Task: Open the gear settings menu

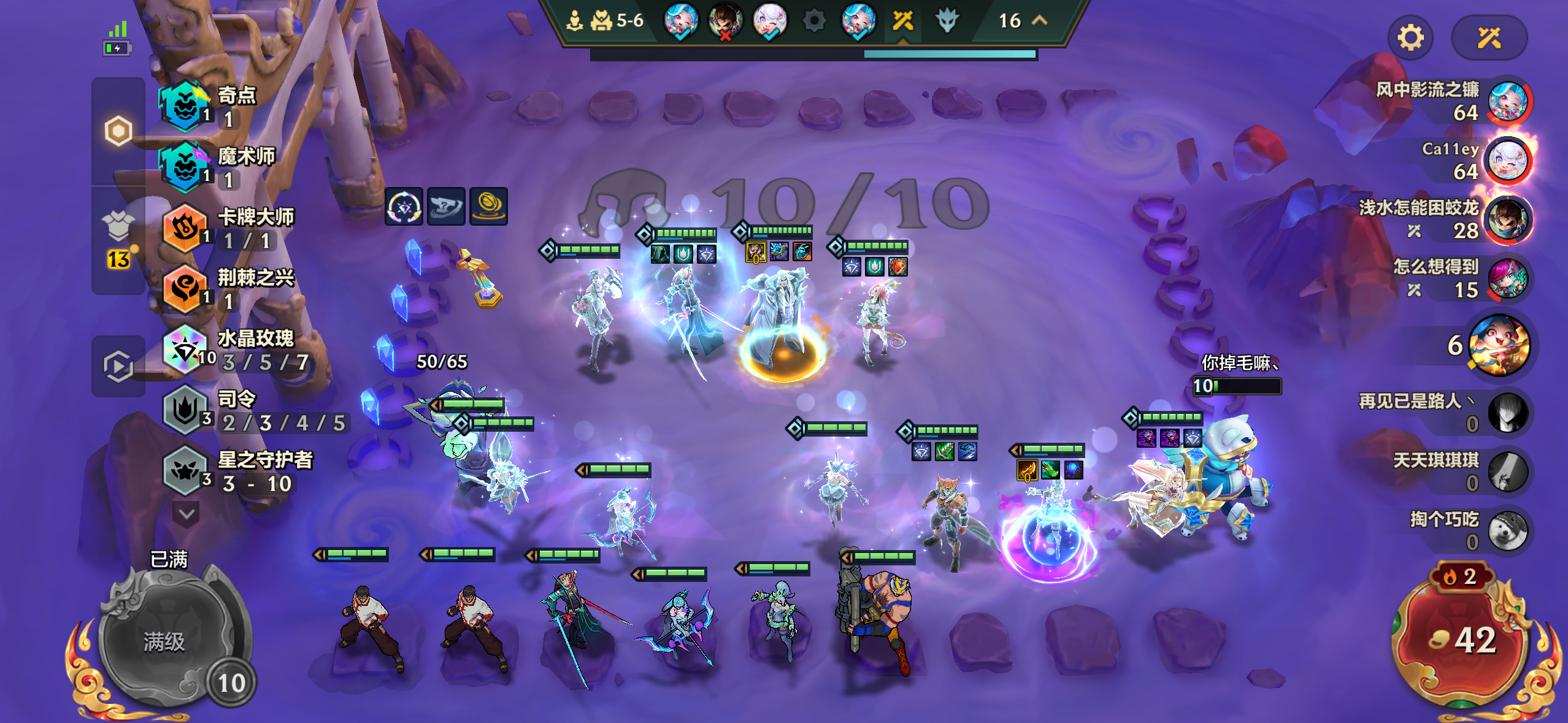Action: [1410, 38]
